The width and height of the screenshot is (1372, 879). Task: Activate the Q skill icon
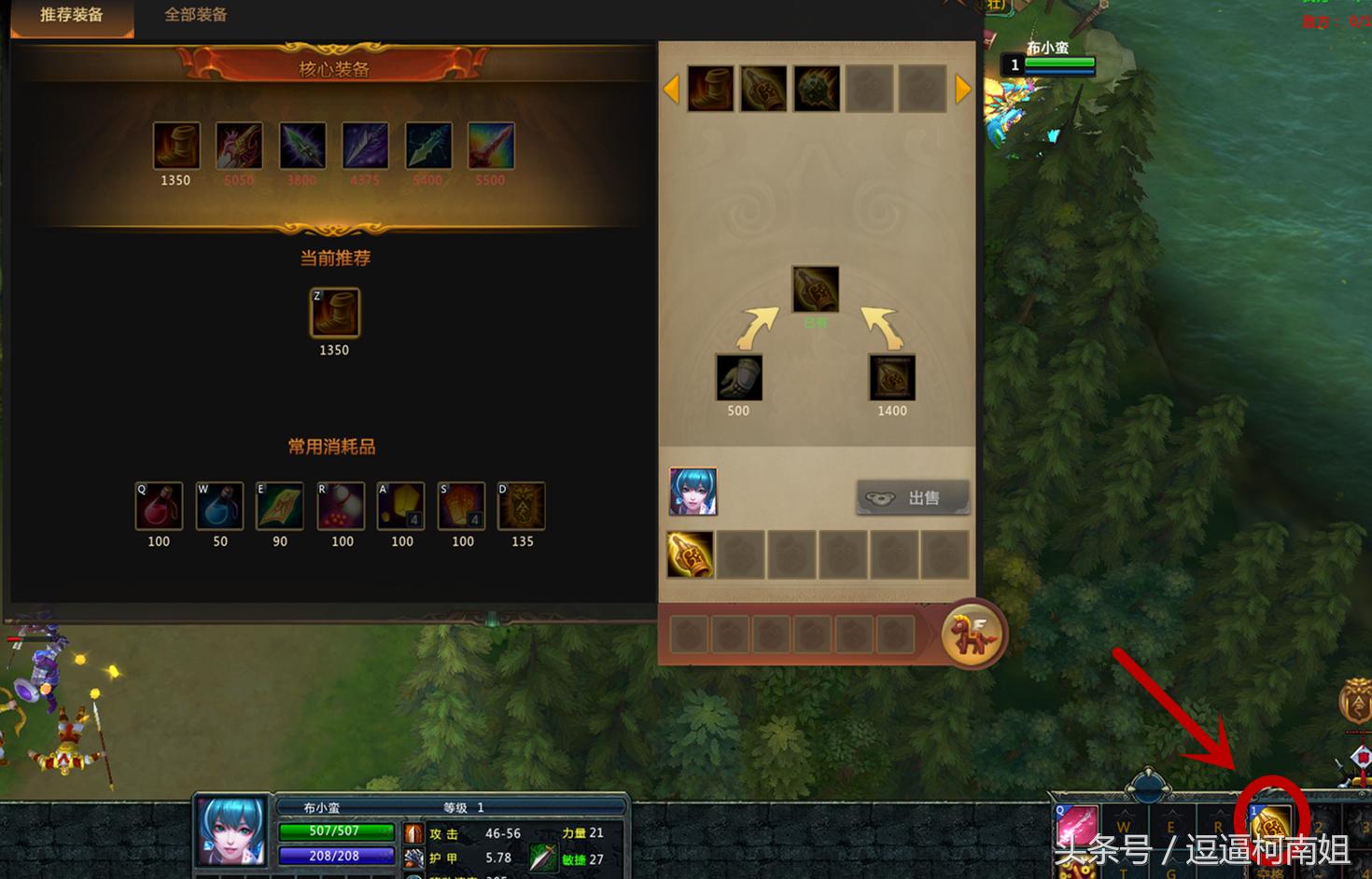(x=1076, y=828)
